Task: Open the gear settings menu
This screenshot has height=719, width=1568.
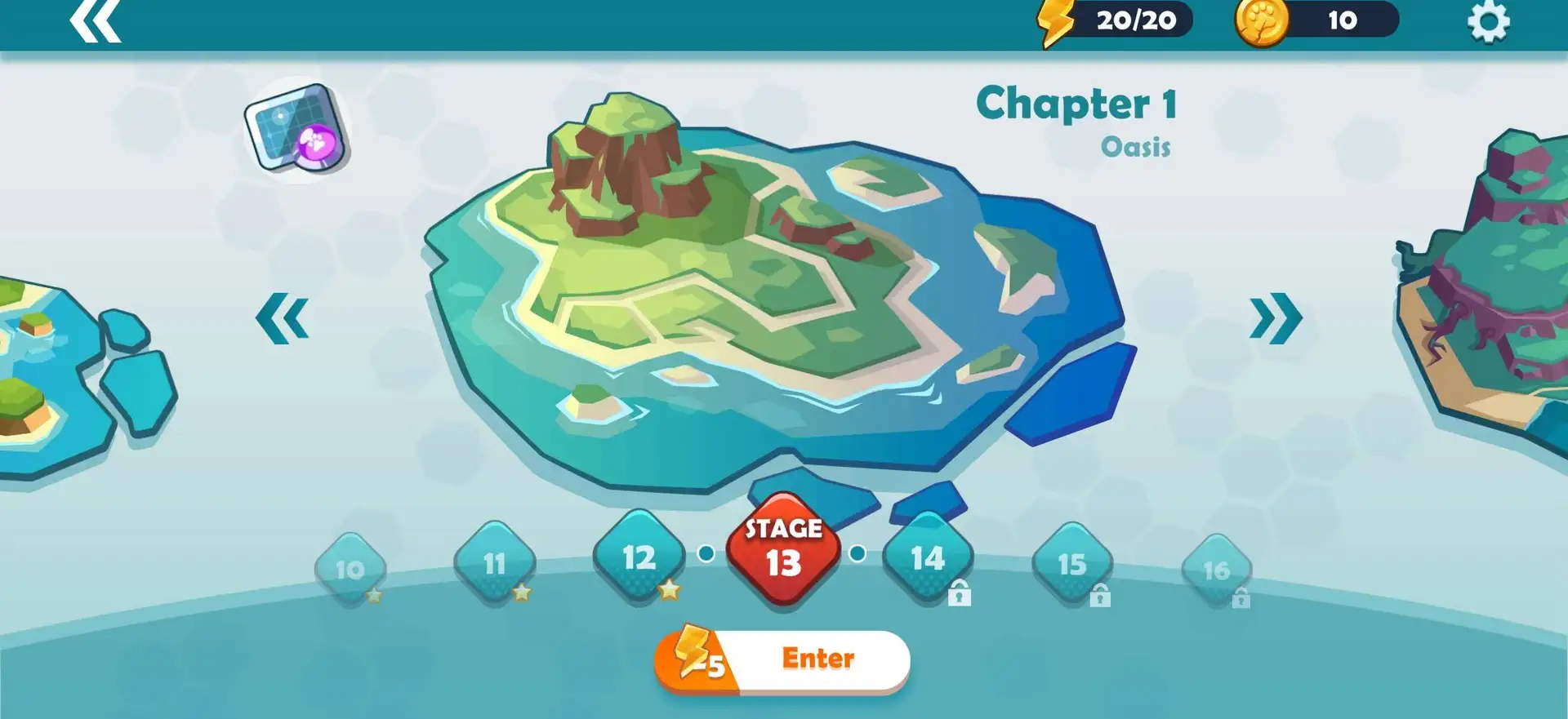Action: click(x=1488, y=21)
